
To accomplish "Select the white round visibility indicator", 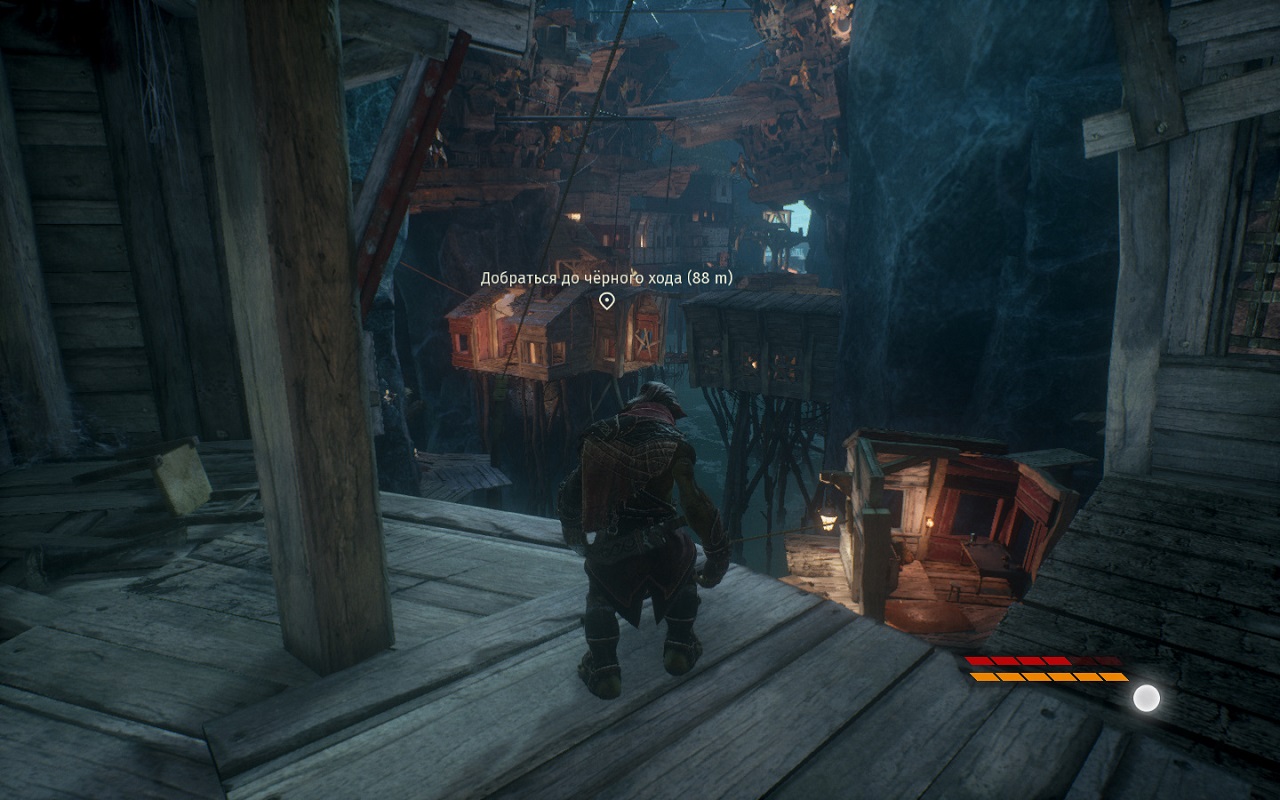I will coord(1146,698).
